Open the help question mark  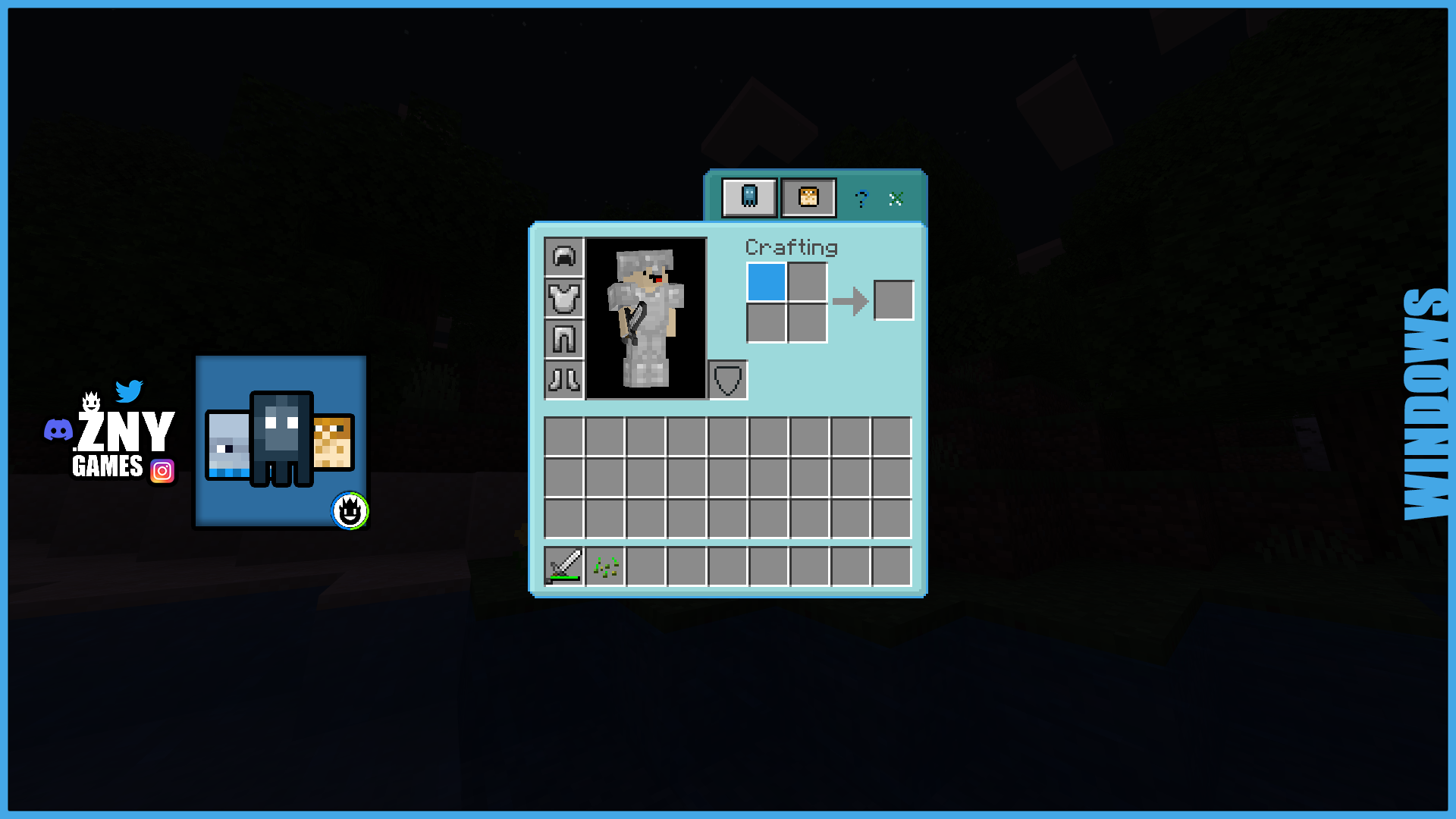(861, 199)
